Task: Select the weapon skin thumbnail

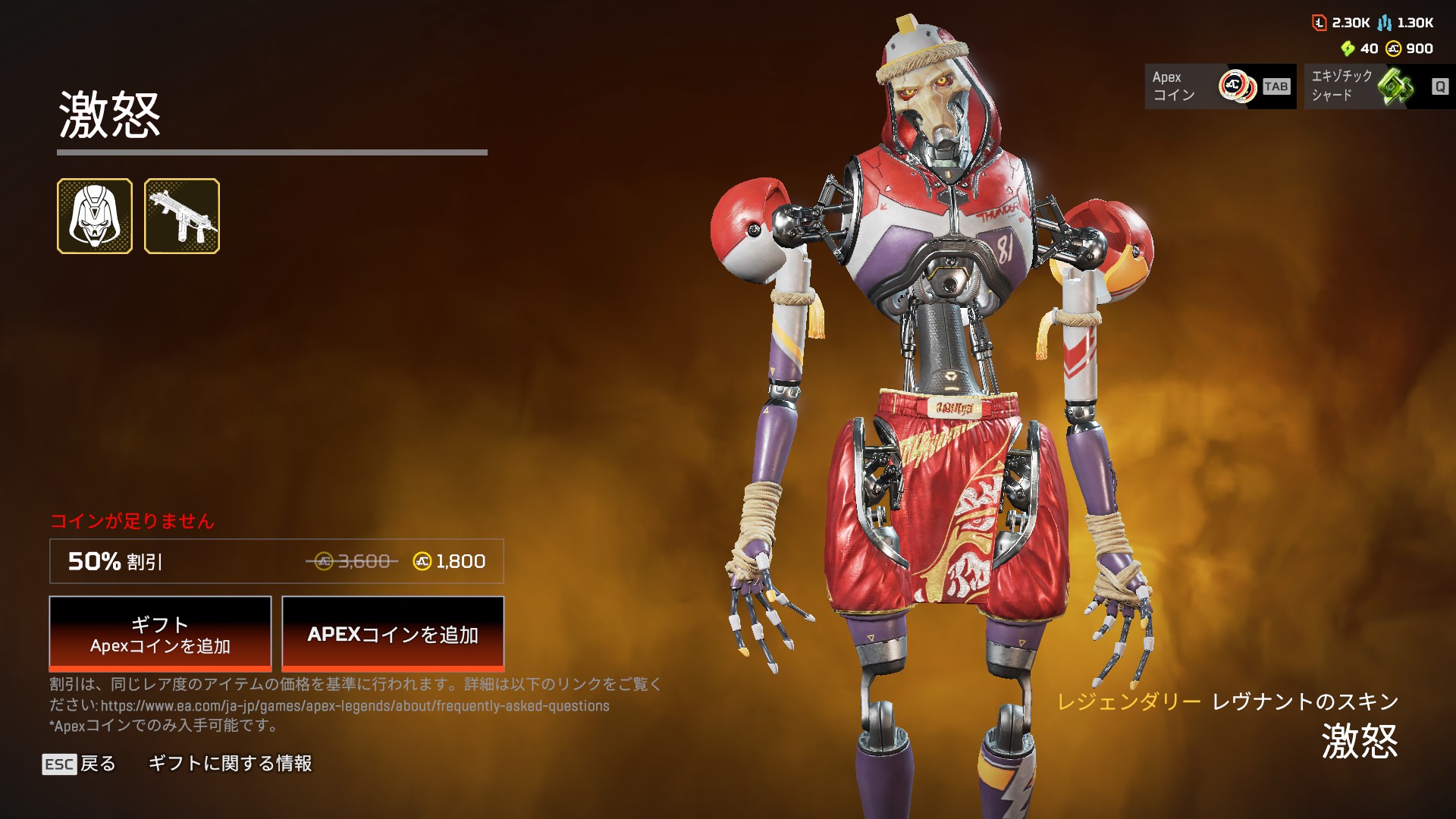Action: point(182,216)
